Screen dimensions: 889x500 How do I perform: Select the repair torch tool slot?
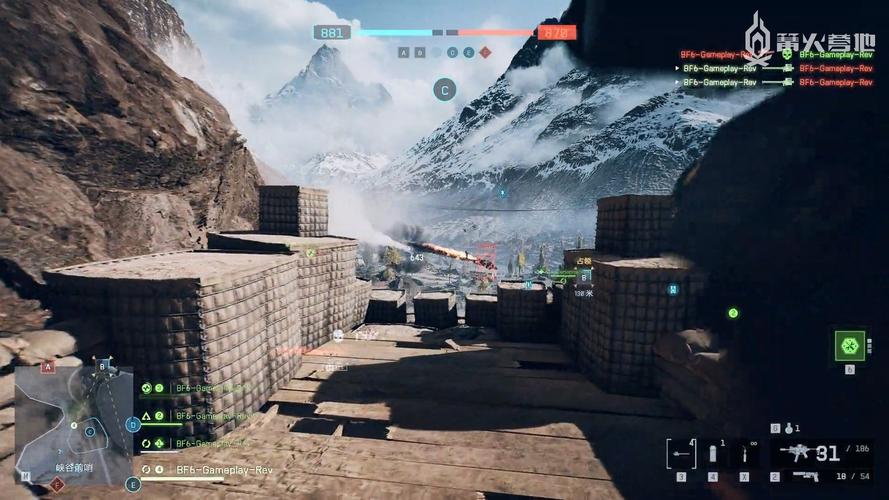[743, 455]
